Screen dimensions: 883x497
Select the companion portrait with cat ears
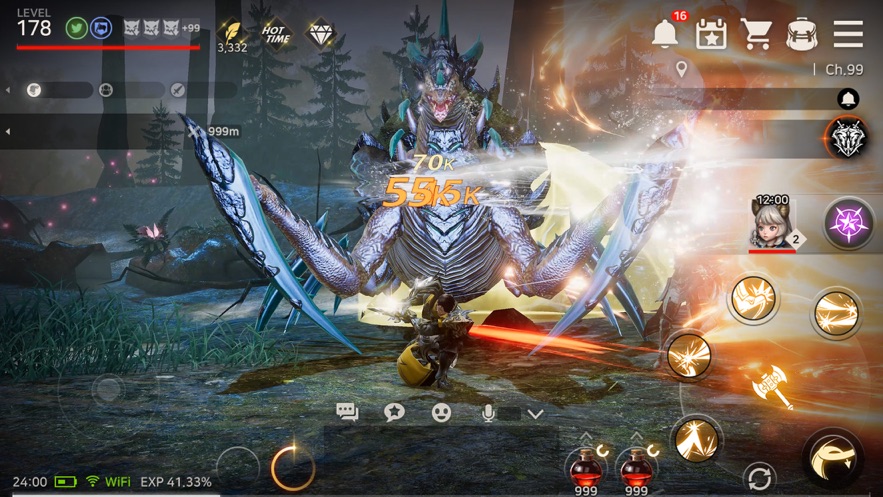(x=771, y=222)
